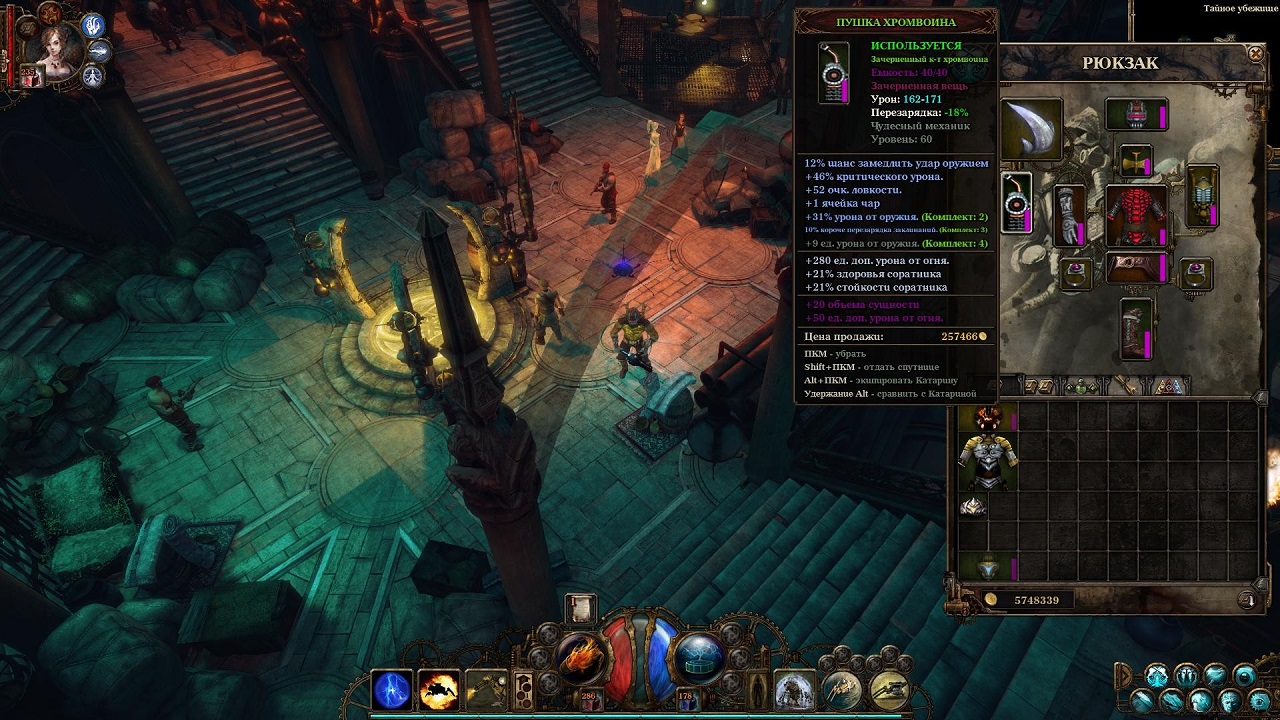Click the equipped belt slot
Image resolution: width=1280 pixels, height=720 pixels.
1136,267
